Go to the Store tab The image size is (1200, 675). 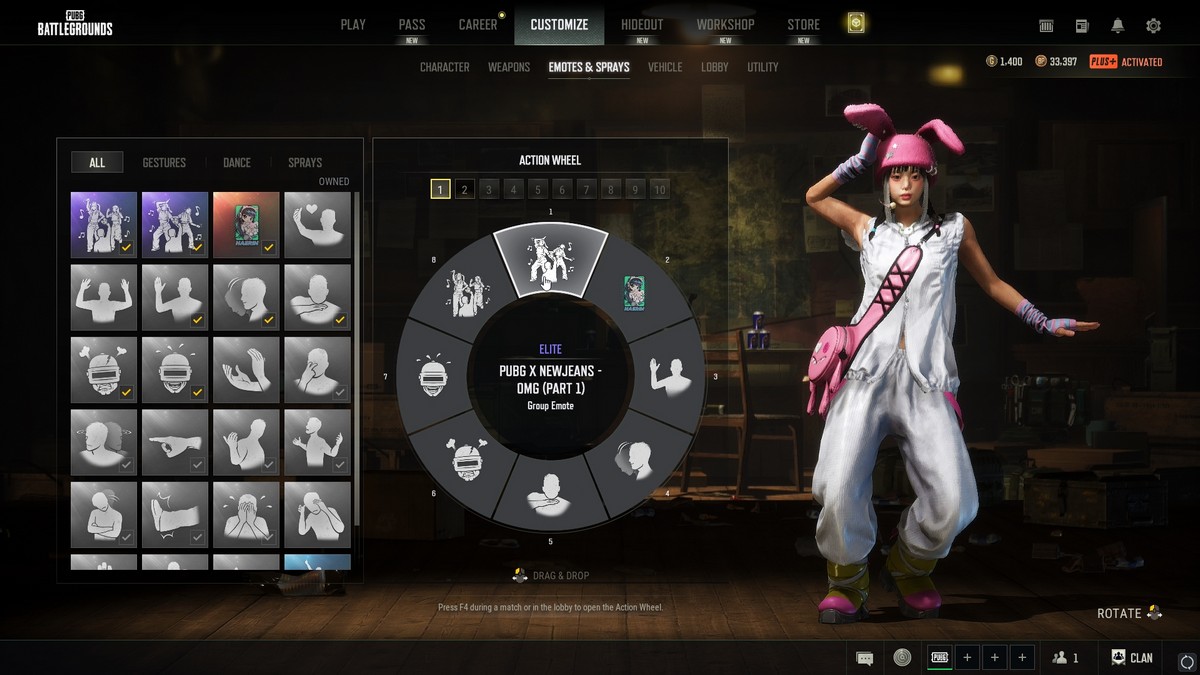coord(803,24)
